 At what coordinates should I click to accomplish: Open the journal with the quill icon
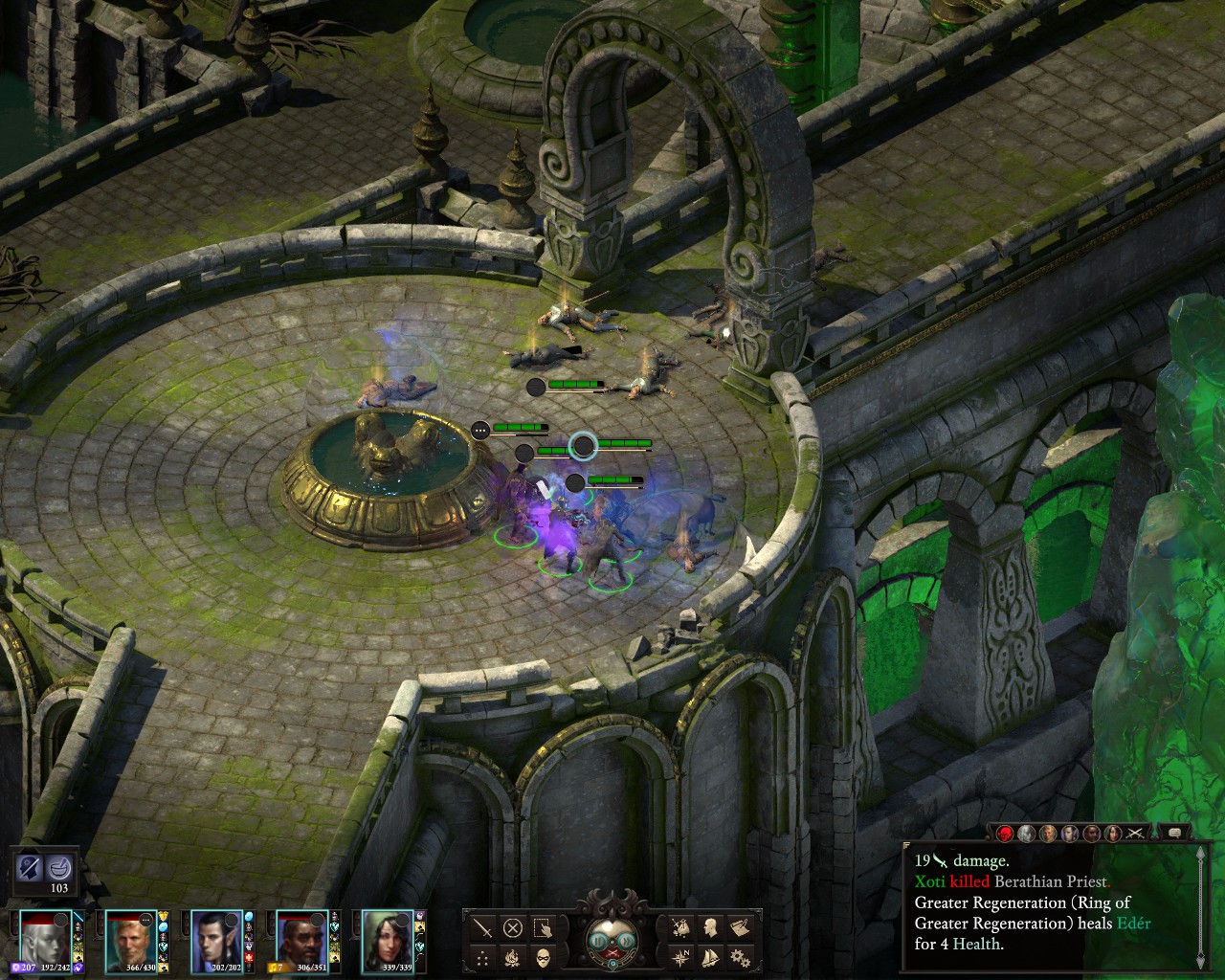point(739,927)
